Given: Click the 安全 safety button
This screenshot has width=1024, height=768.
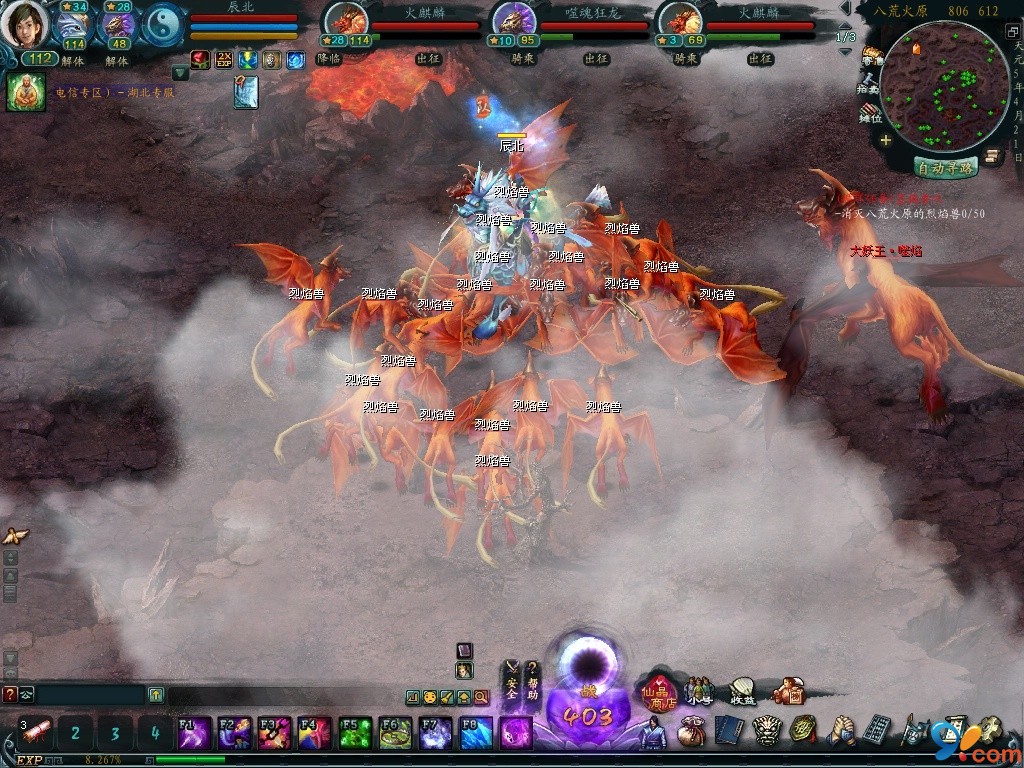Looking at the screenshot, I should tap(512, 681).
